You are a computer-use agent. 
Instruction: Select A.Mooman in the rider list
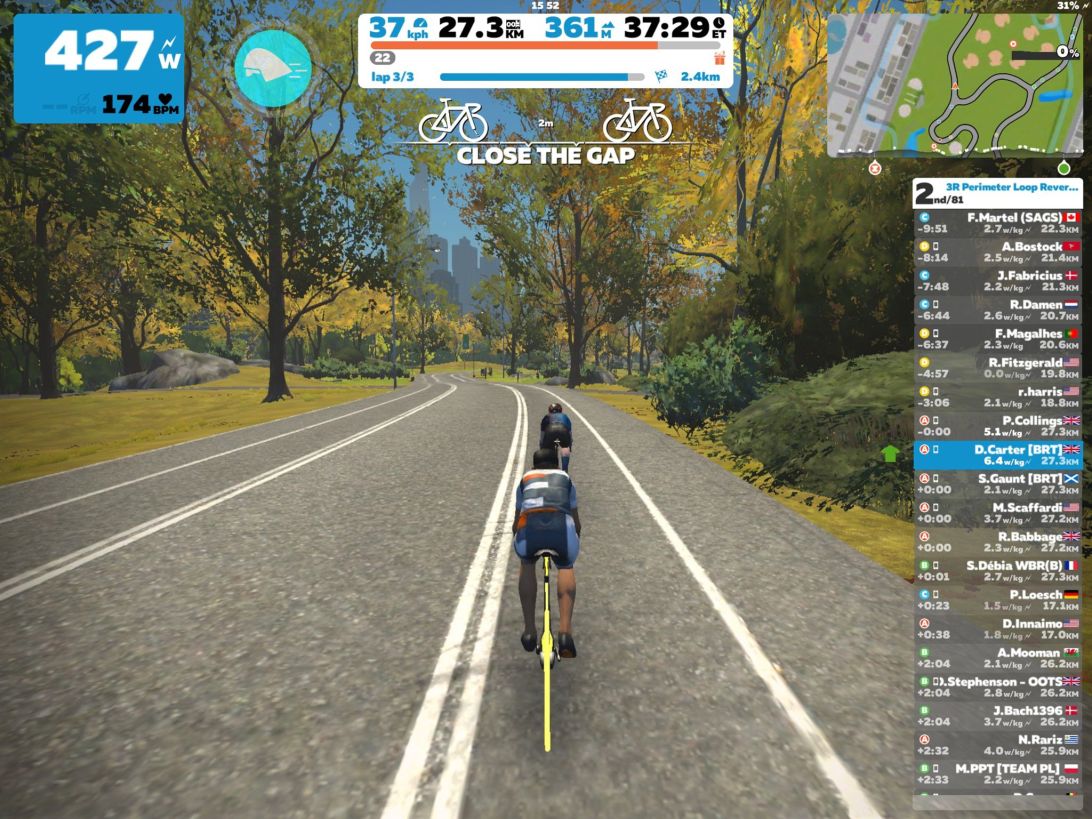(x=997, y=658)
